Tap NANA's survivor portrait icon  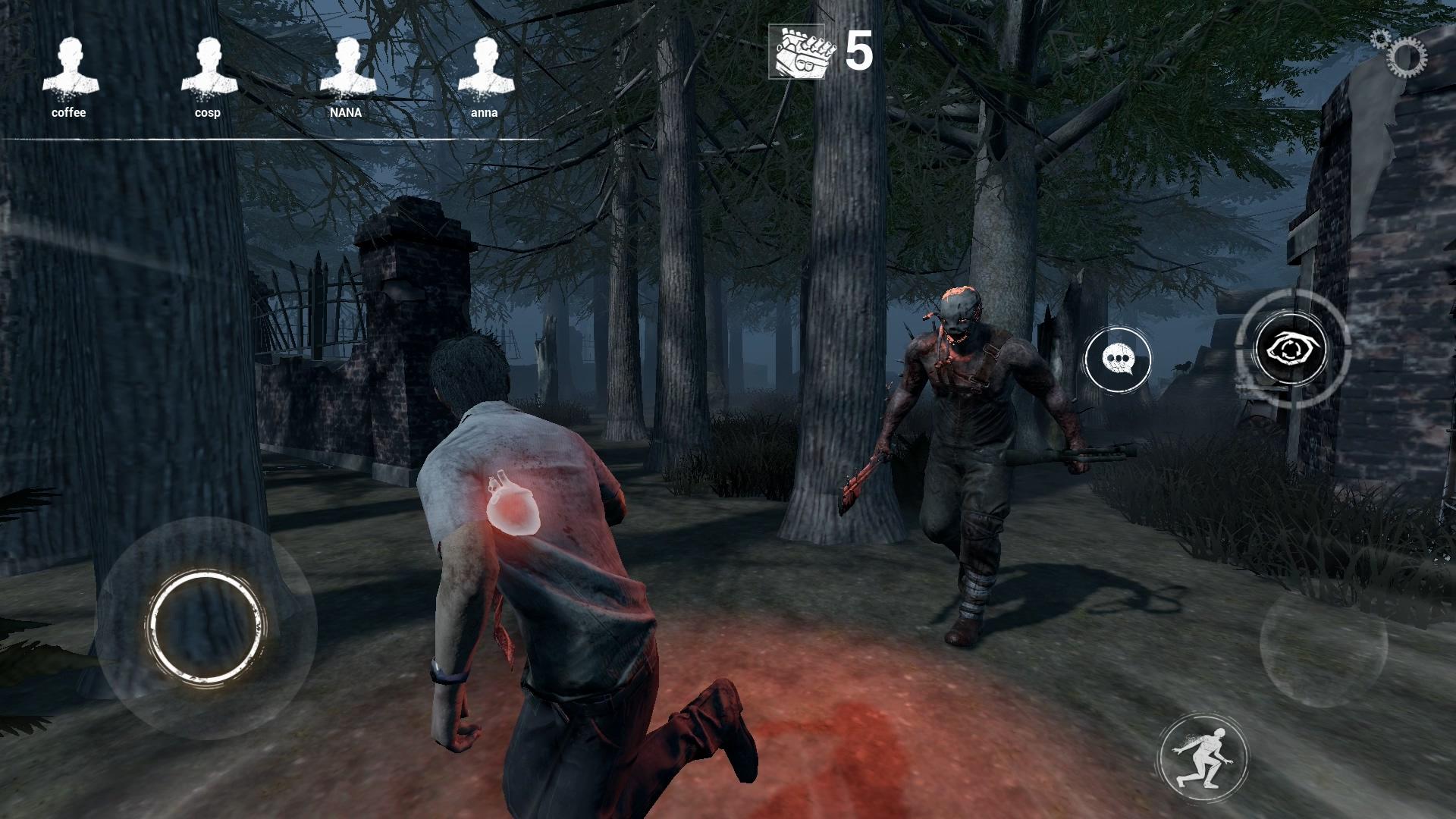(347, 64)
